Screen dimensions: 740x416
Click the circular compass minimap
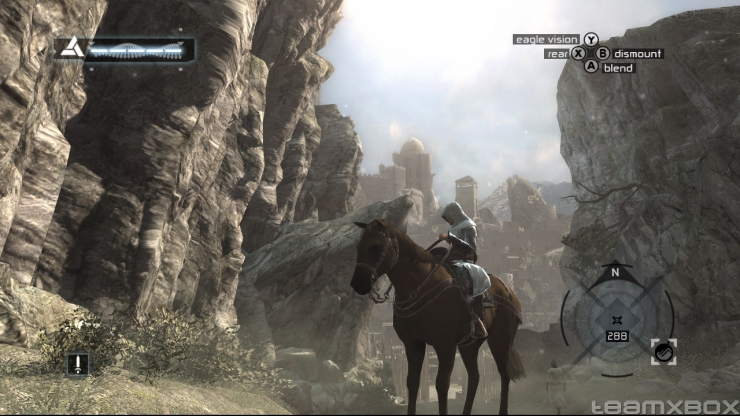pyautogui.click(x=616, y=320)
